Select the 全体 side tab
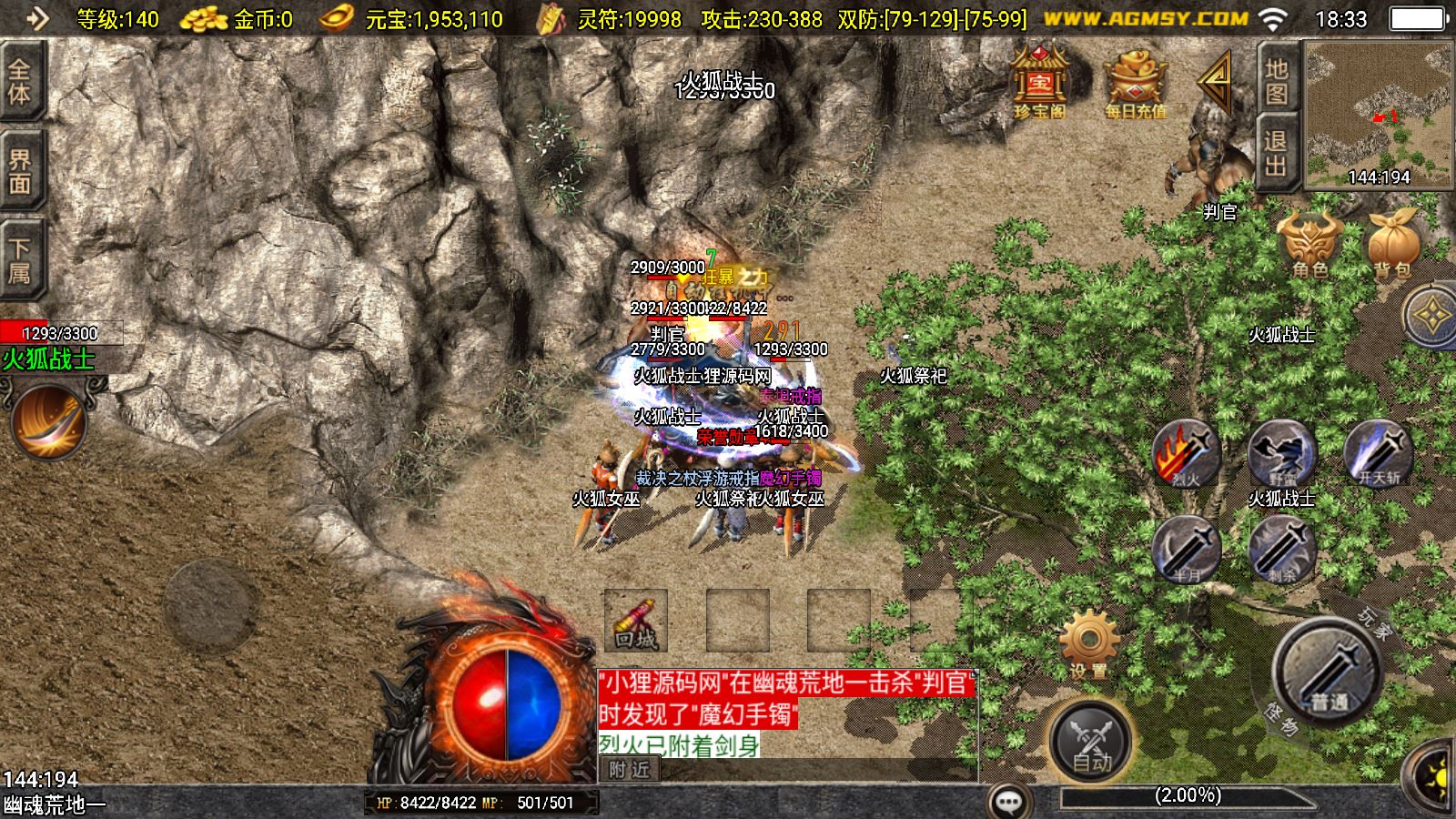The width and height of the screenshot is (1456, 819). coord(20,82)
